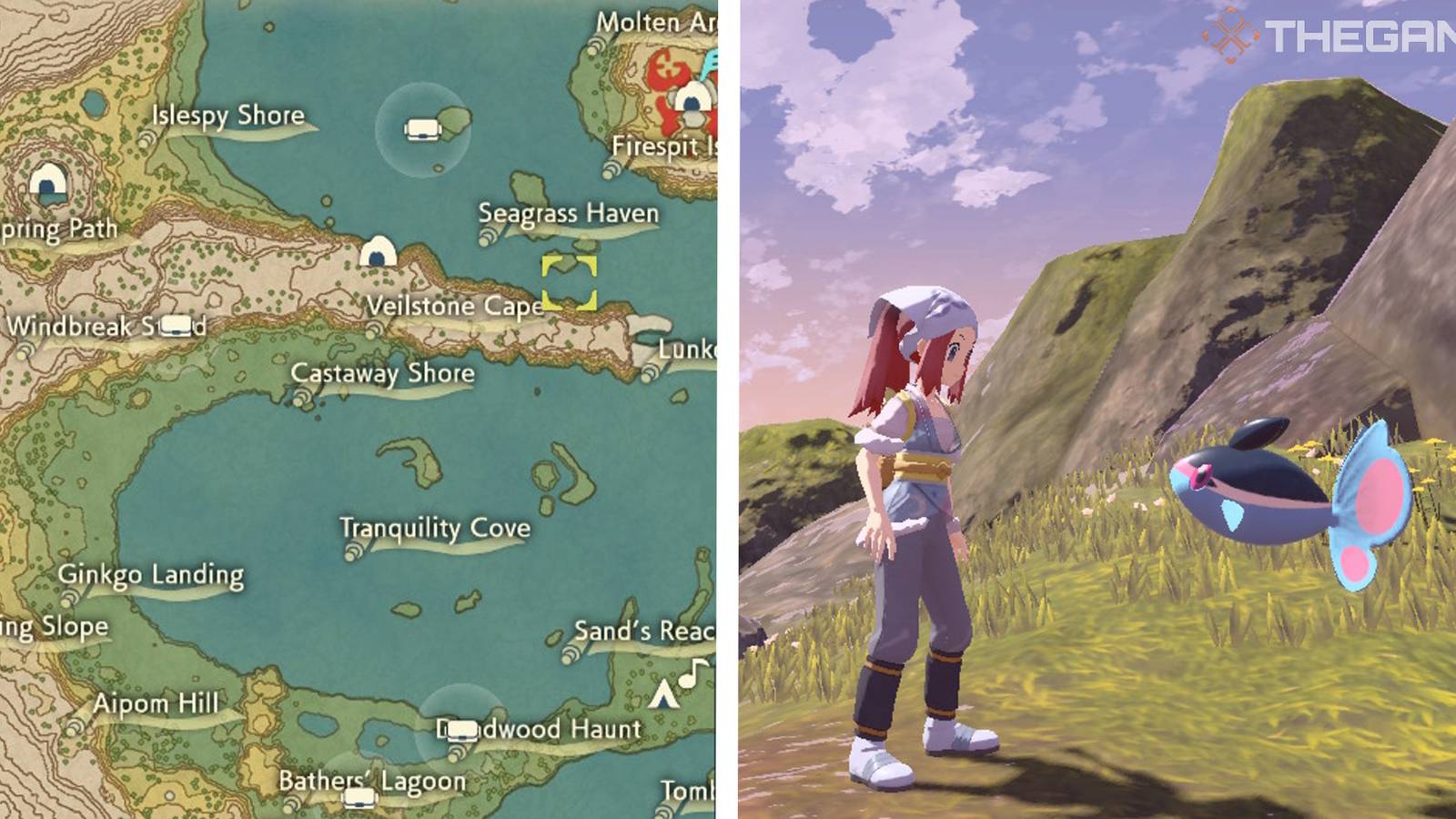Select the Ginkgo Landing label
The image size is (1456, 819).
pos(151,575)
